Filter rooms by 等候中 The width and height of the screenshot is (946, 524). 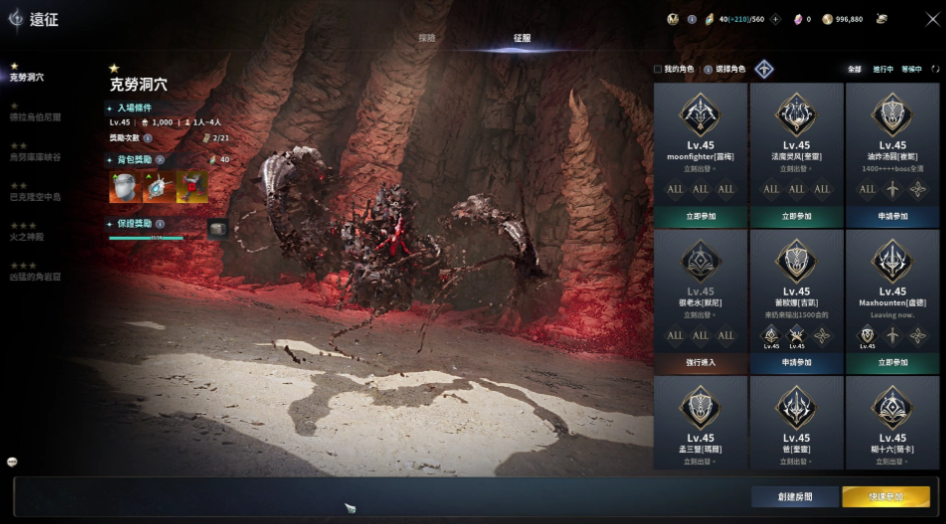click(x=910, y=69)
